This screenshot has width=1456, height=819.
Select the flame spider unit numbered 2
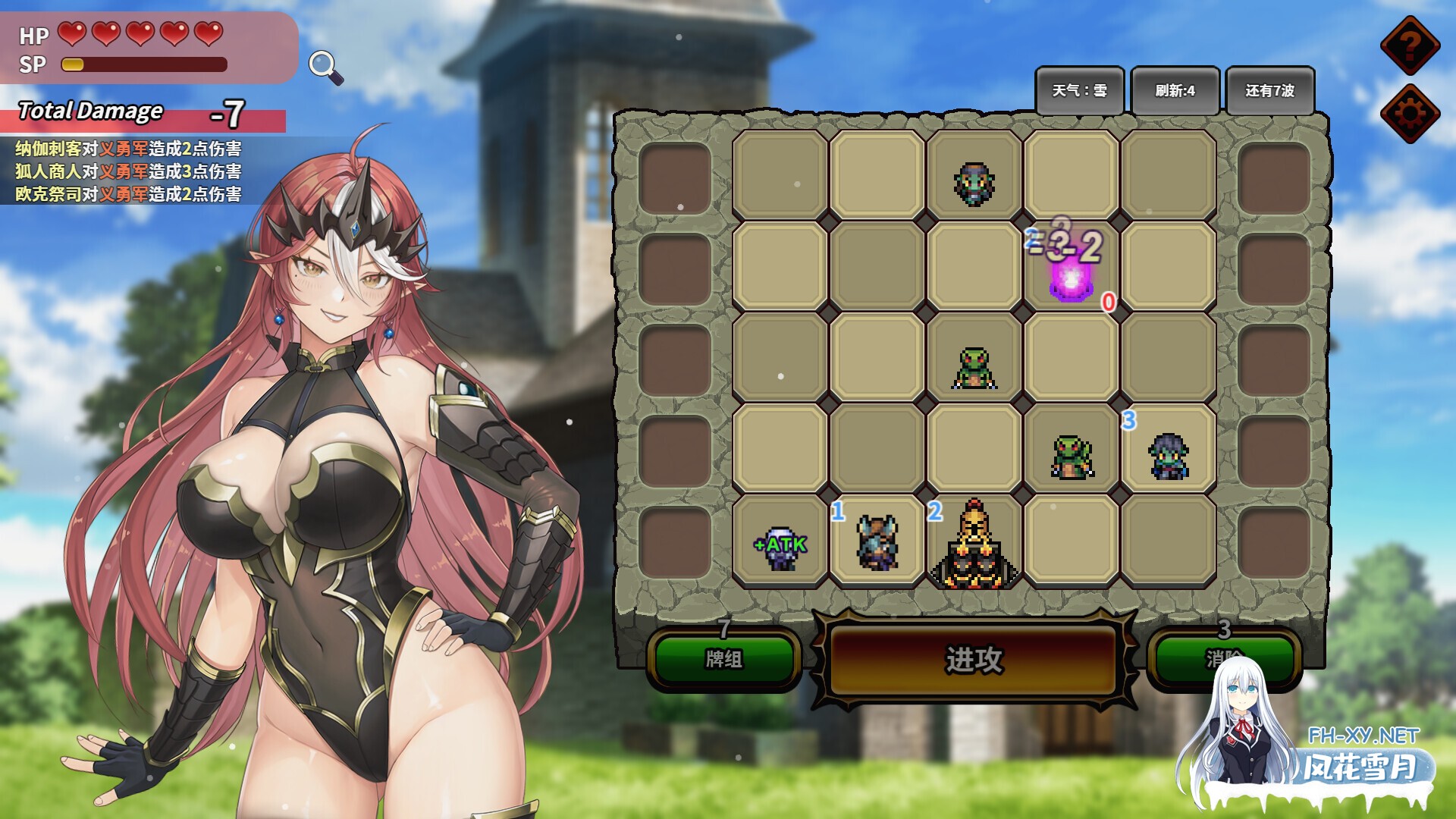click(974, 546)
